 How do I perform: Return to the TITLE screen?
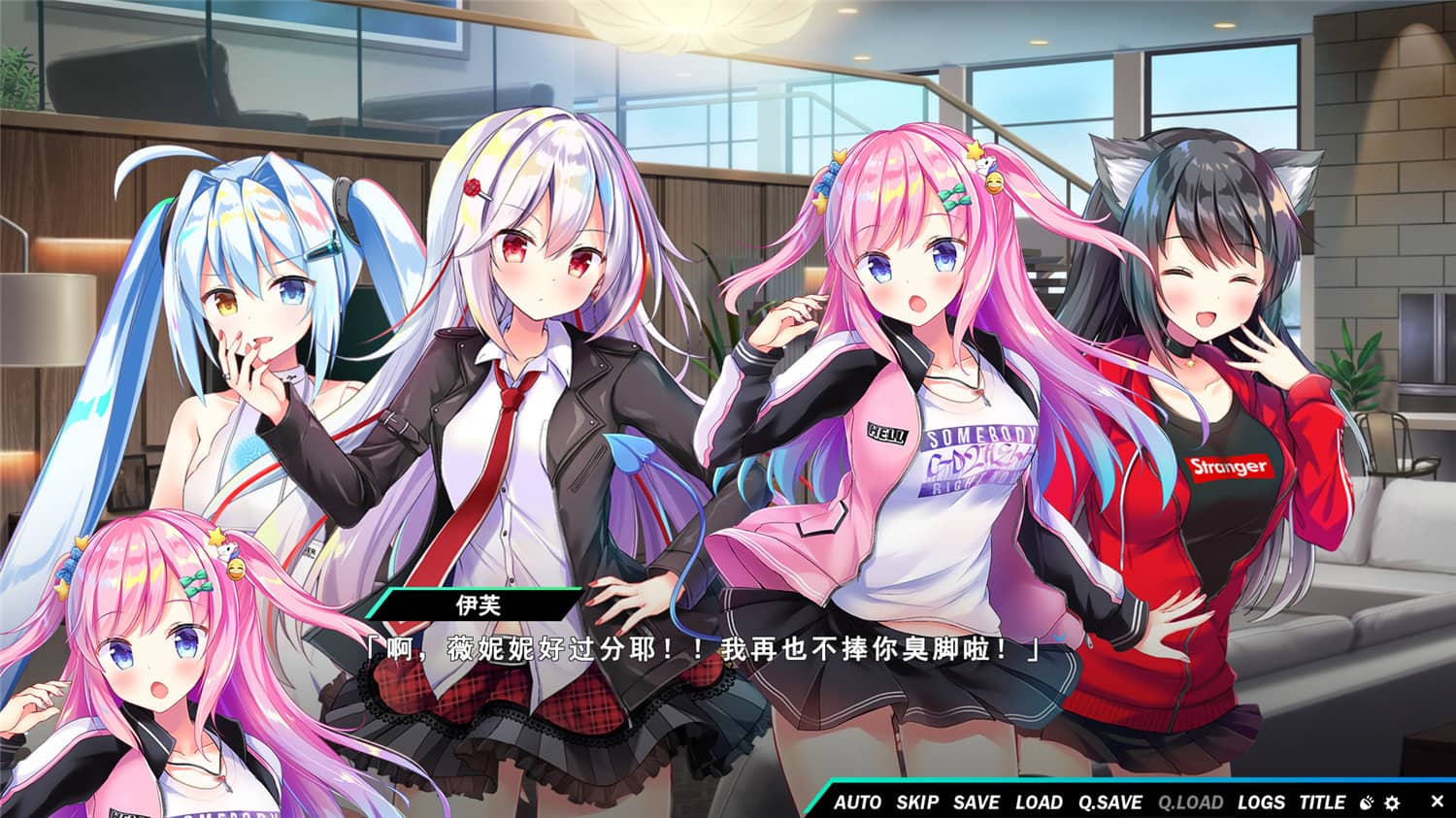pyautogui.click(x=1321, y=802)
